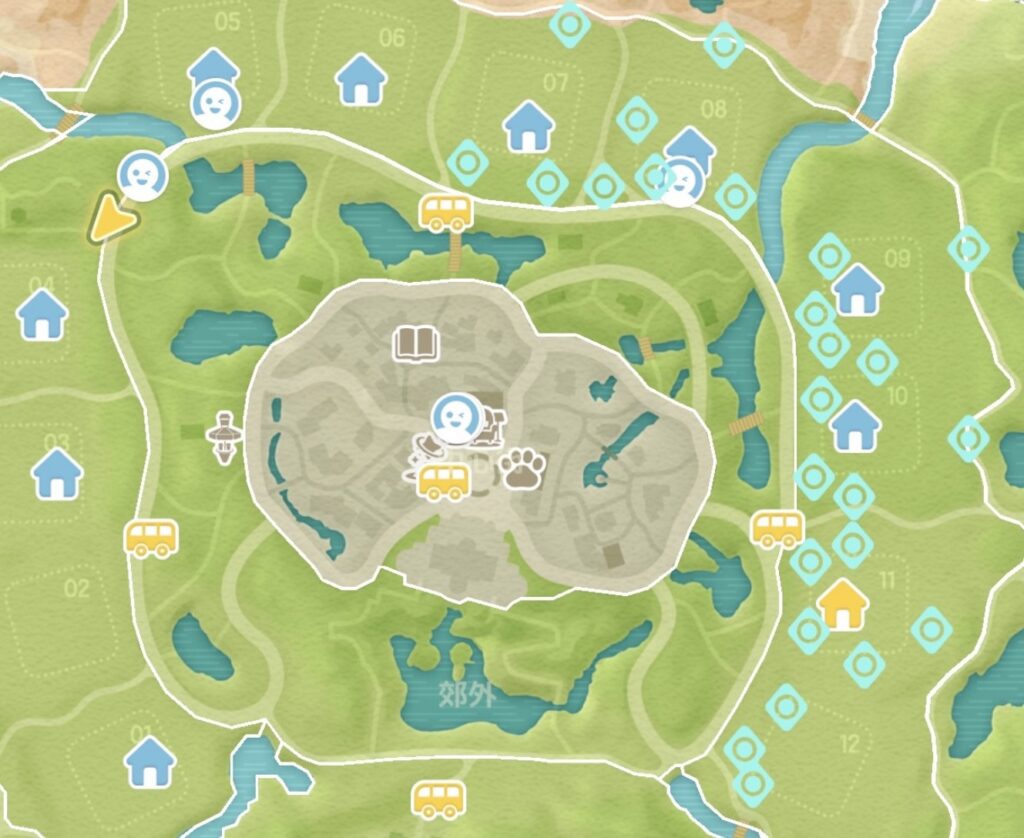Click the character face marker in the town center
1024x838 pixels.
(x=455, y=418)
